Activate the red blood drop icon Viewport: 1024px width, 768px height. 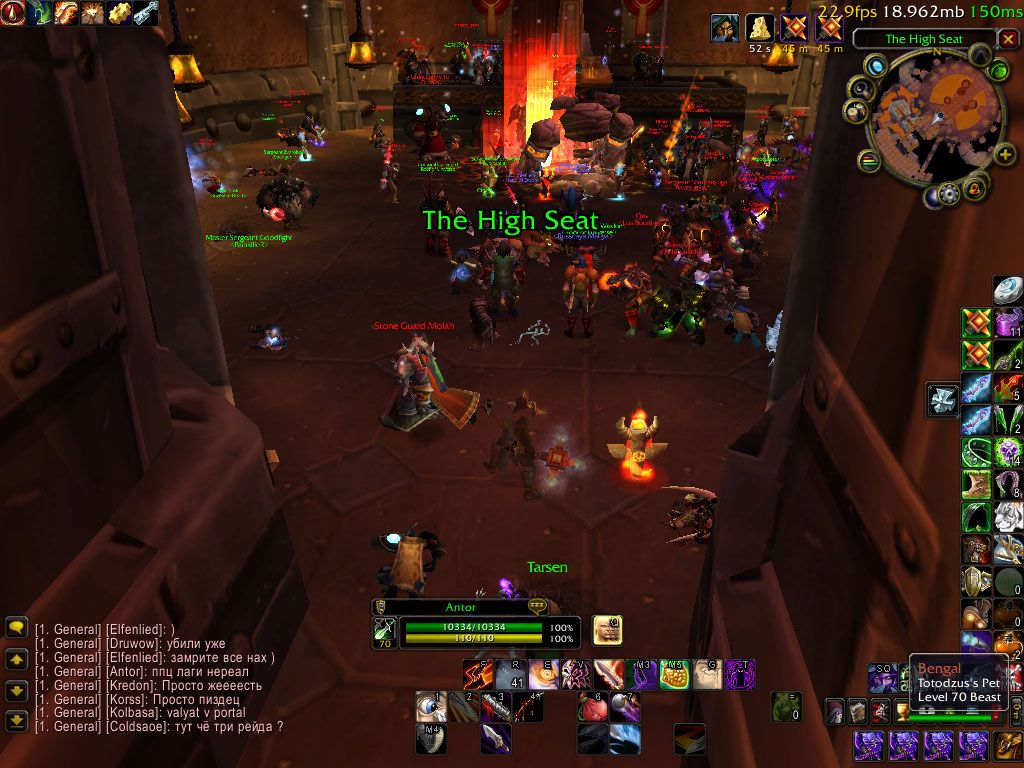point(14,13)
